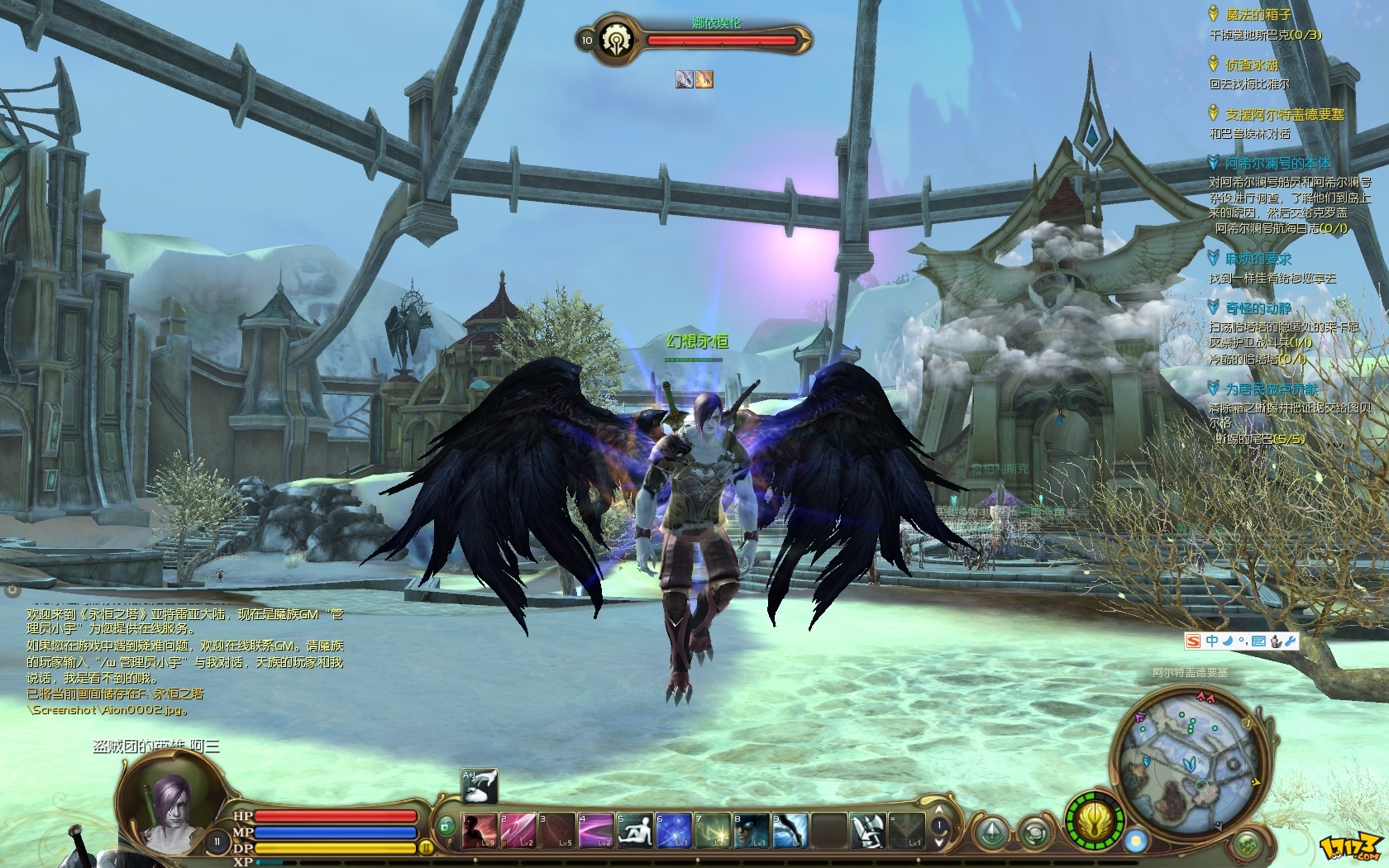Open the 魔法的箱子 quest in tracker

[x=1258, y=15]
